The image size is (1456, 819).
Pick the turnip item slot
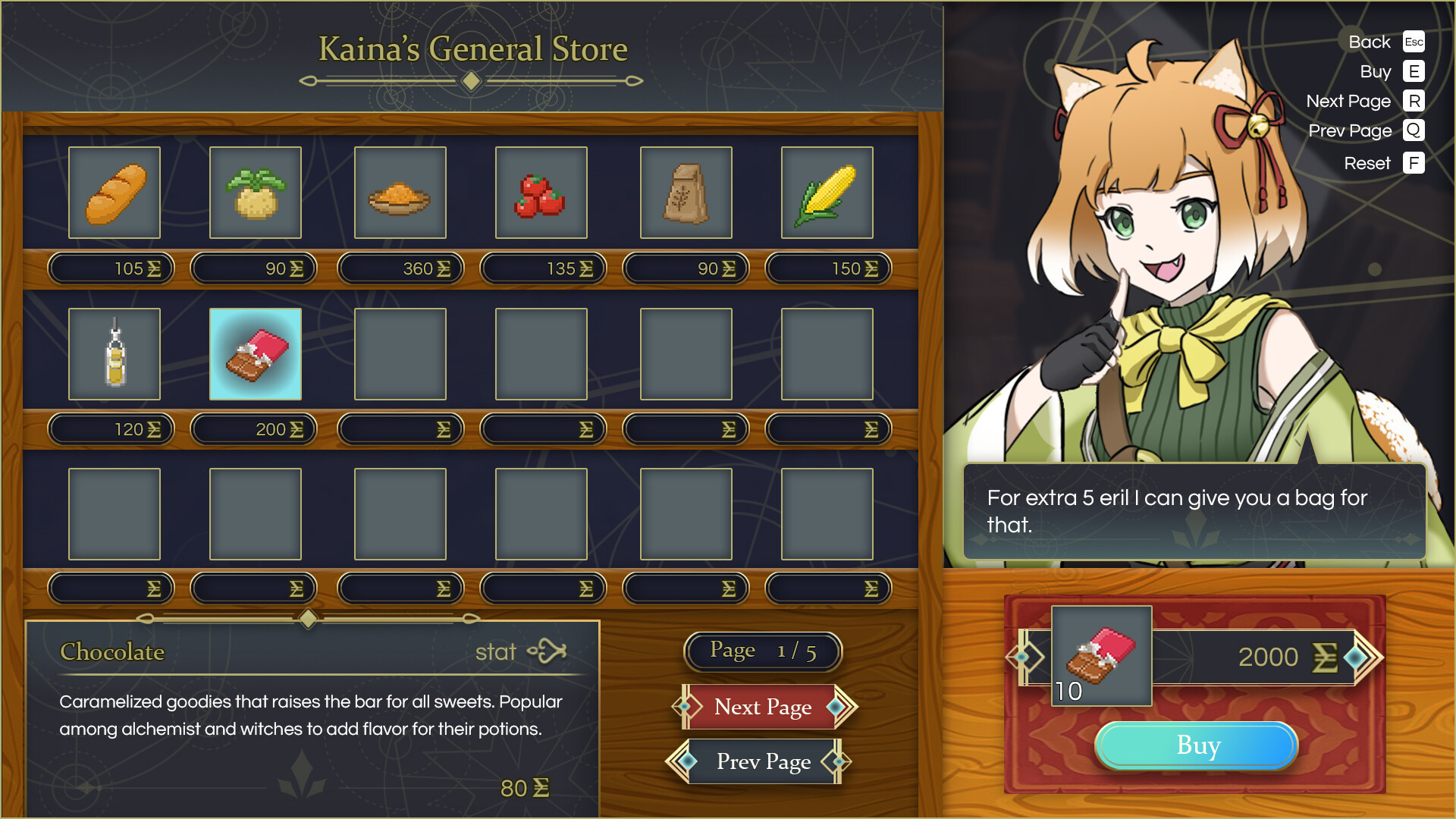click(x=256, y=193)
